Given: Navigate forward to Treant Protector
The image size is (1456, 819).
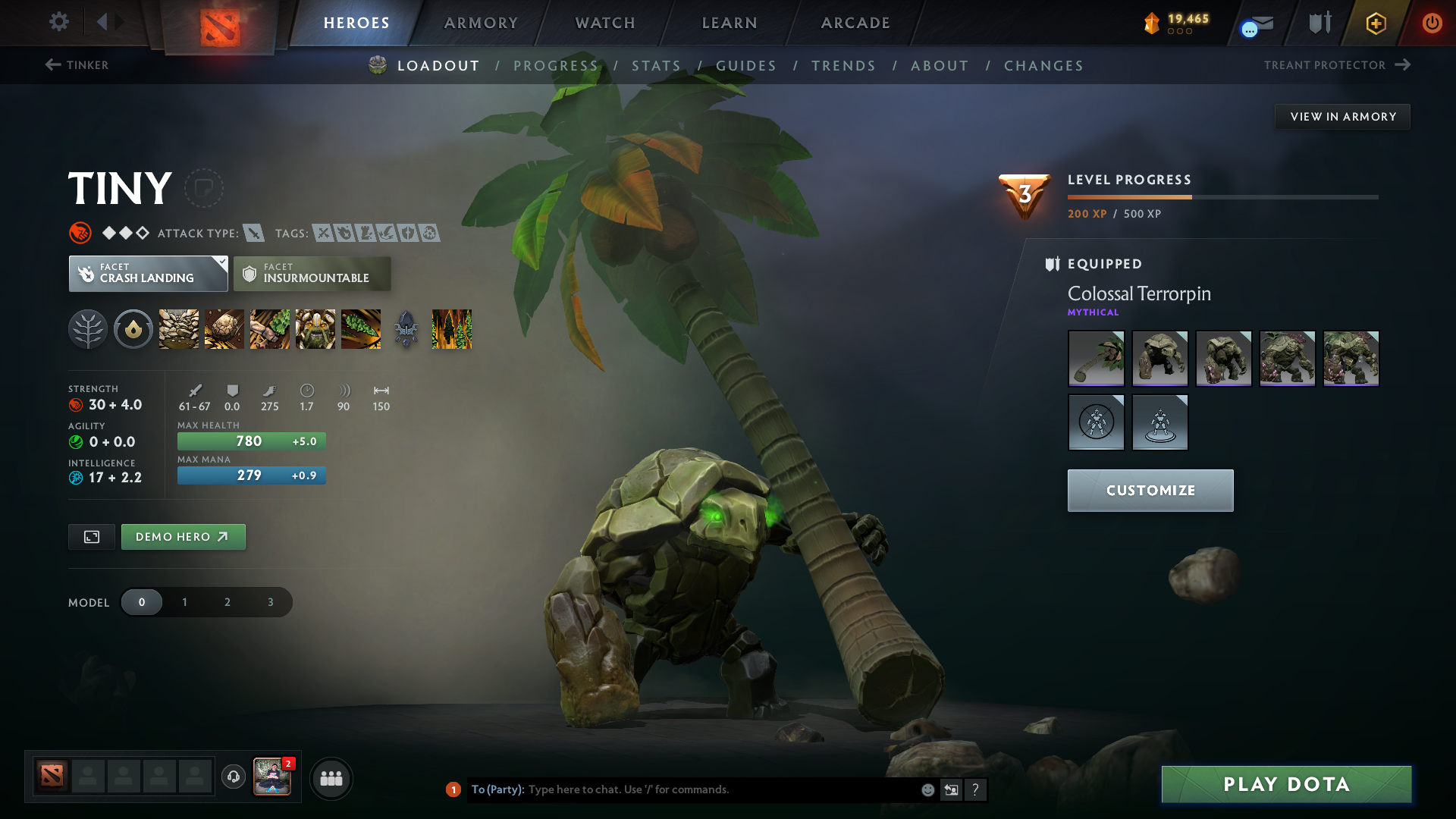Looking at the screenshot, I should pyautogui.click(x=1336, y=65).
